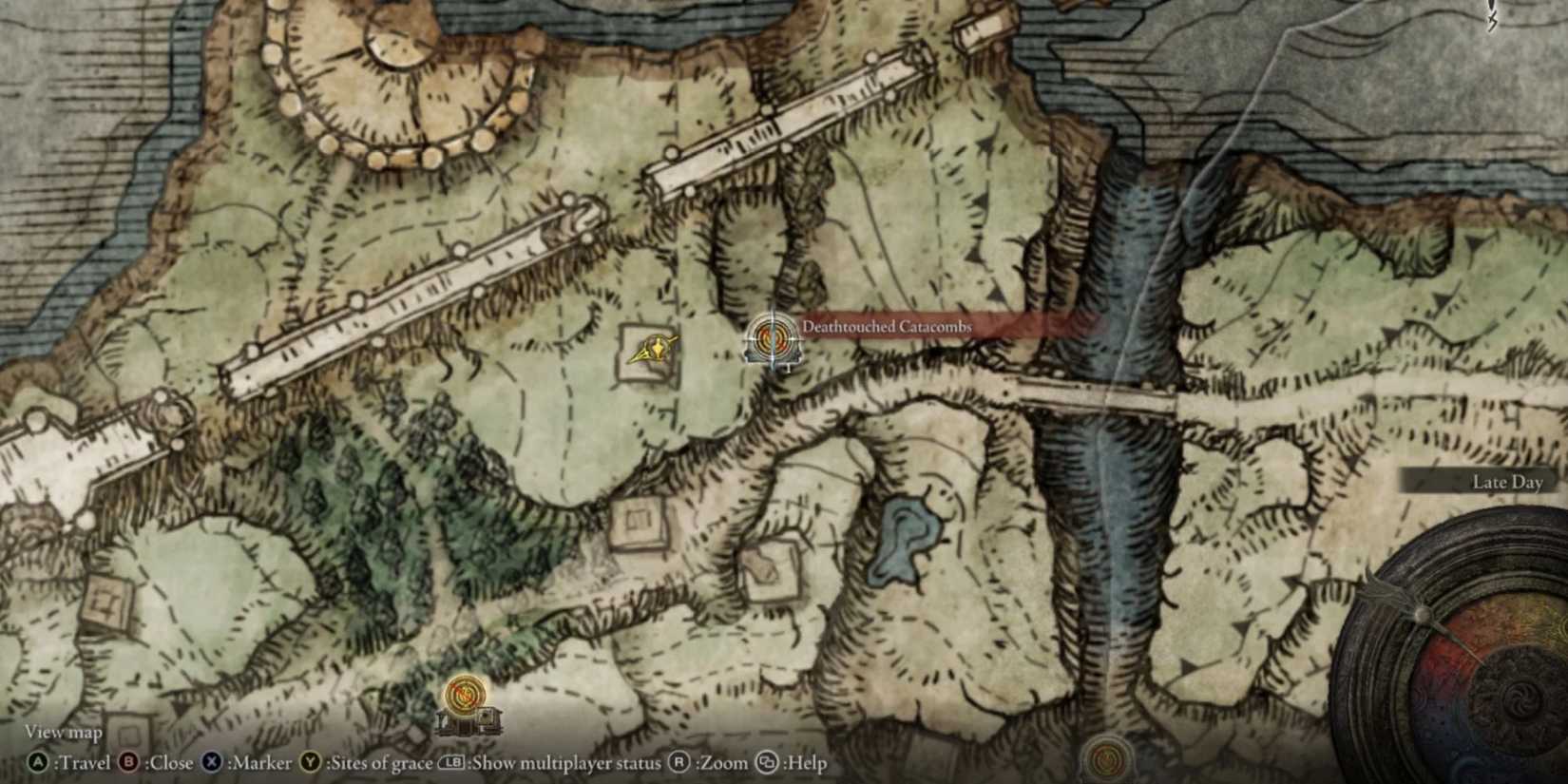The image size is (1568, 784).
Task: Toggle the Marker placement option with X
Action: pos(210,763)
